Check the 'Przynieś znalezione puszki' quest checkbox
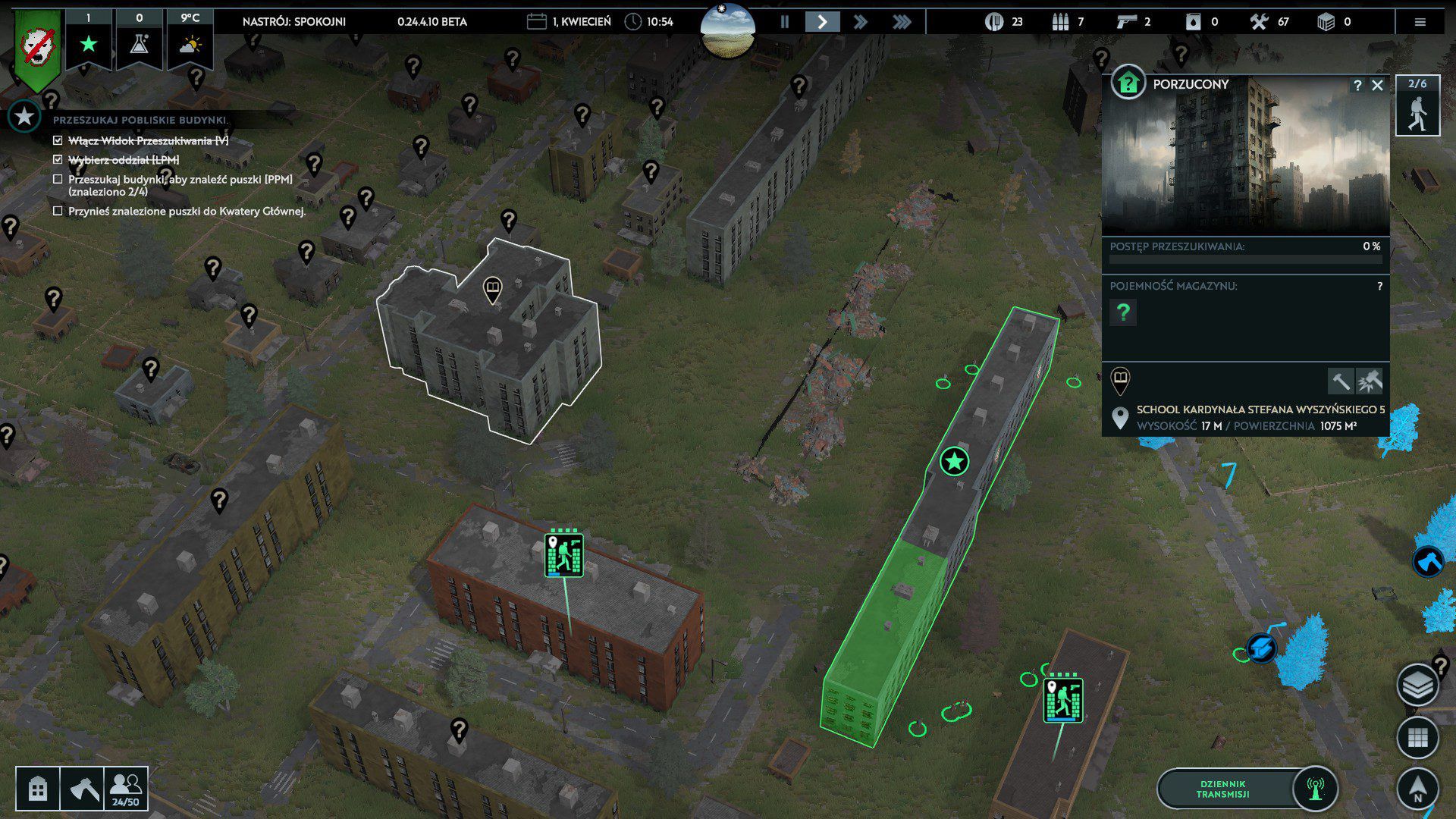Viewport: 1456px width, 819px height. coord(57,211)
